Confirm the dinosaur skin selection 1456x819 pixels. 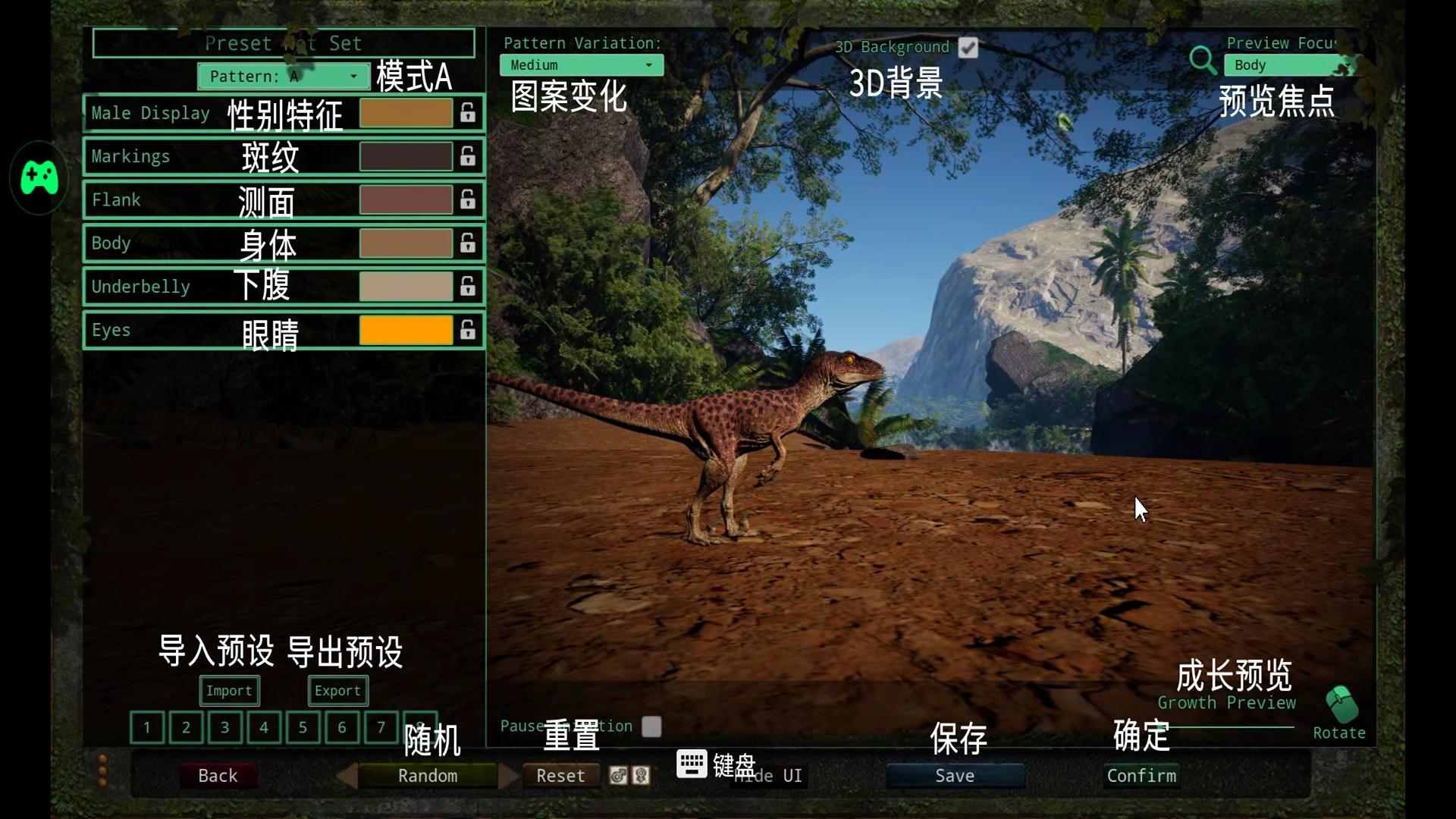tap(1141, 776)
